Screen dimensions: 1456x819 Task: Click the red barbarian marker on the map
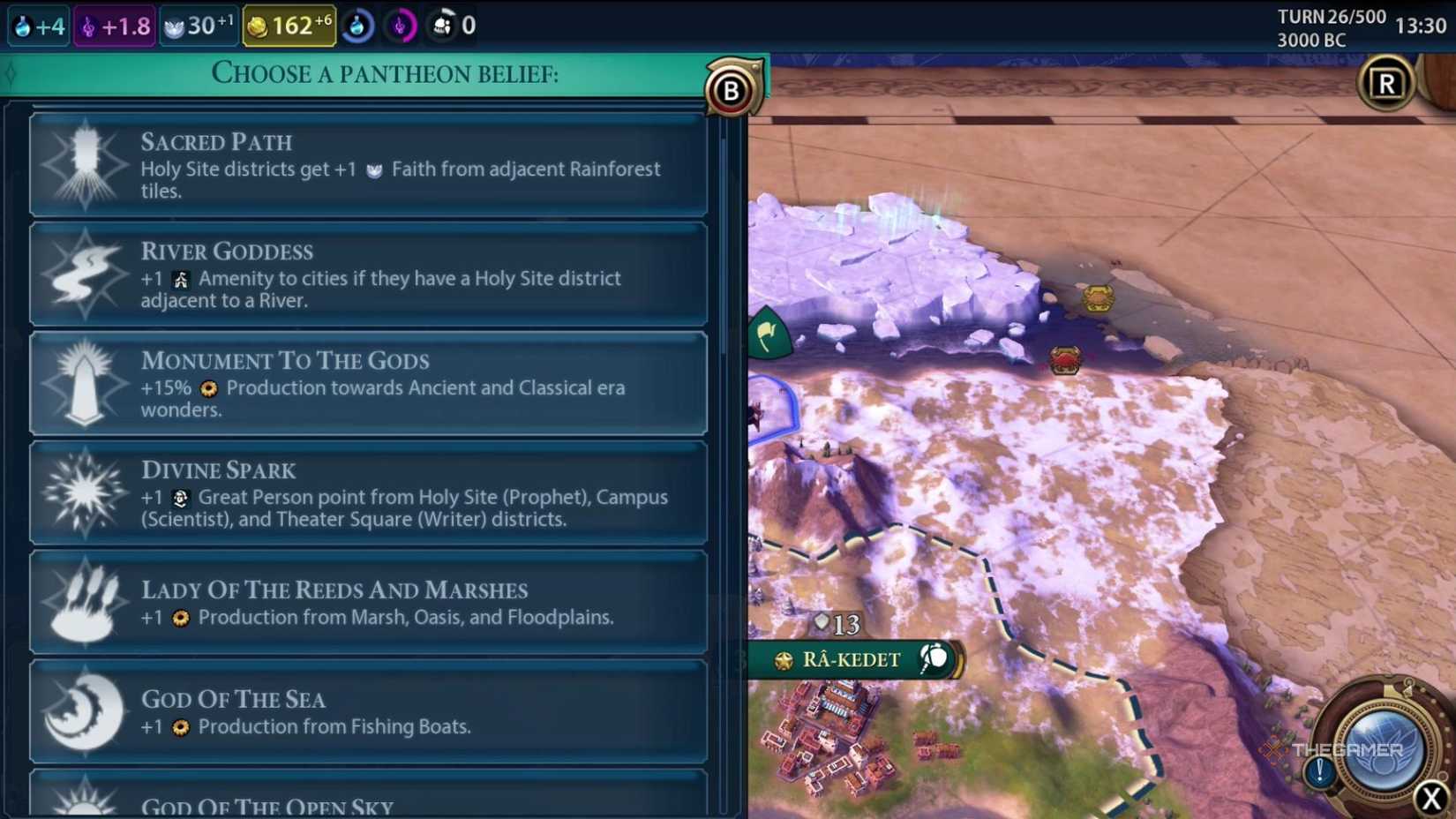coord(1064,361)
